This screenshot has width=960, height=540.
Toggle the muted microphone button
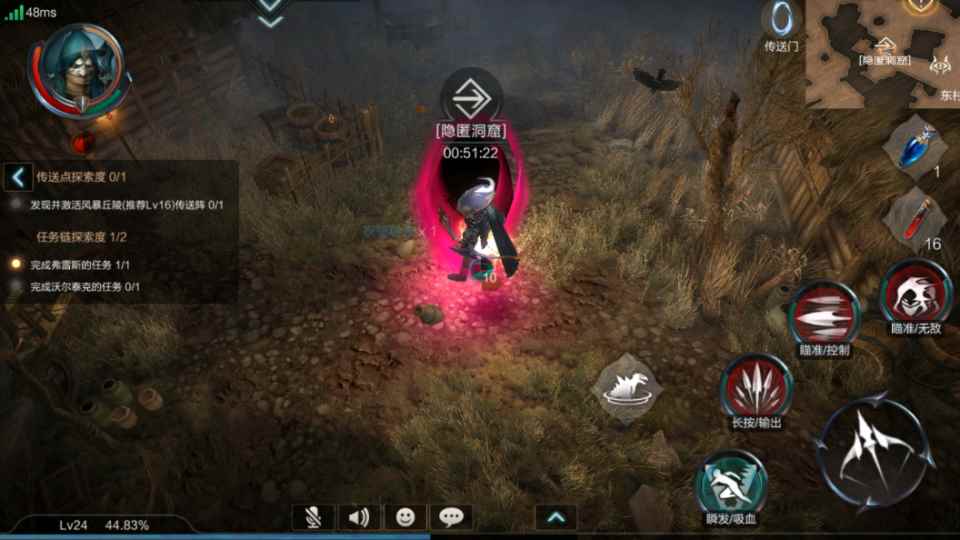coord(314,517)
